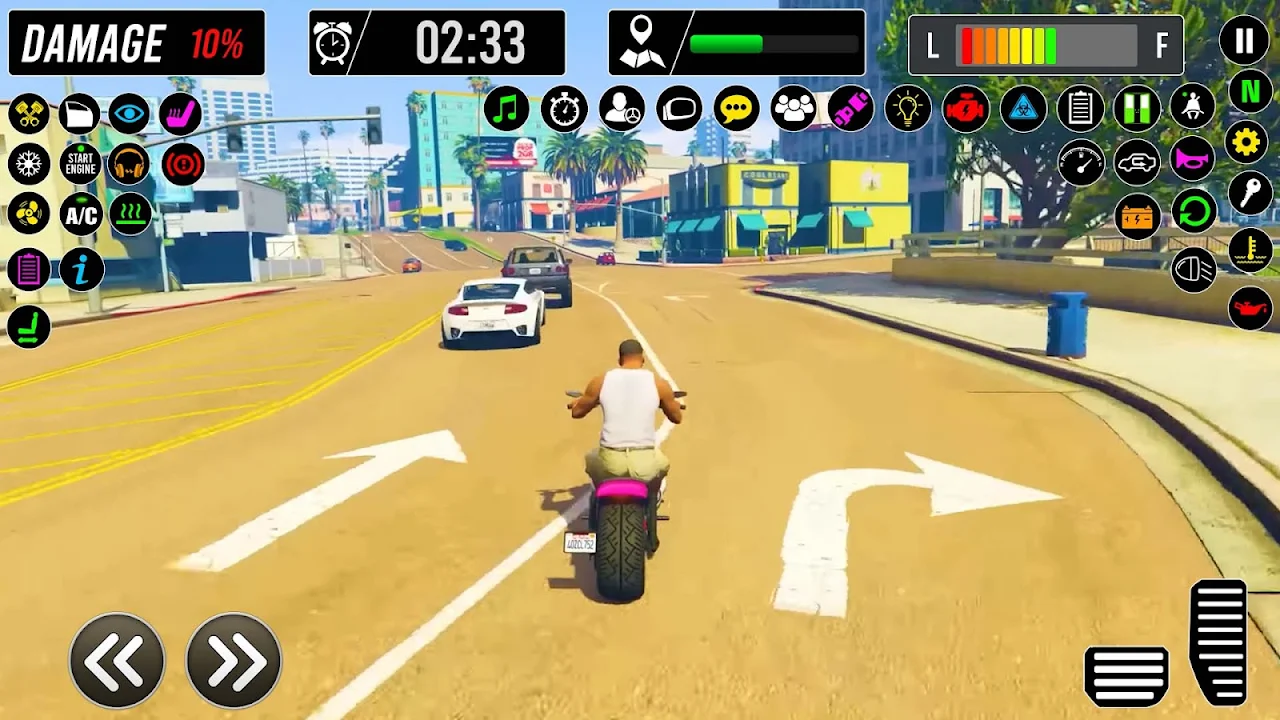The width and height of the screenshot is (1280, 720).
Task: Tap the tall accelerator pedal
Action: (x=1219, y=641)
